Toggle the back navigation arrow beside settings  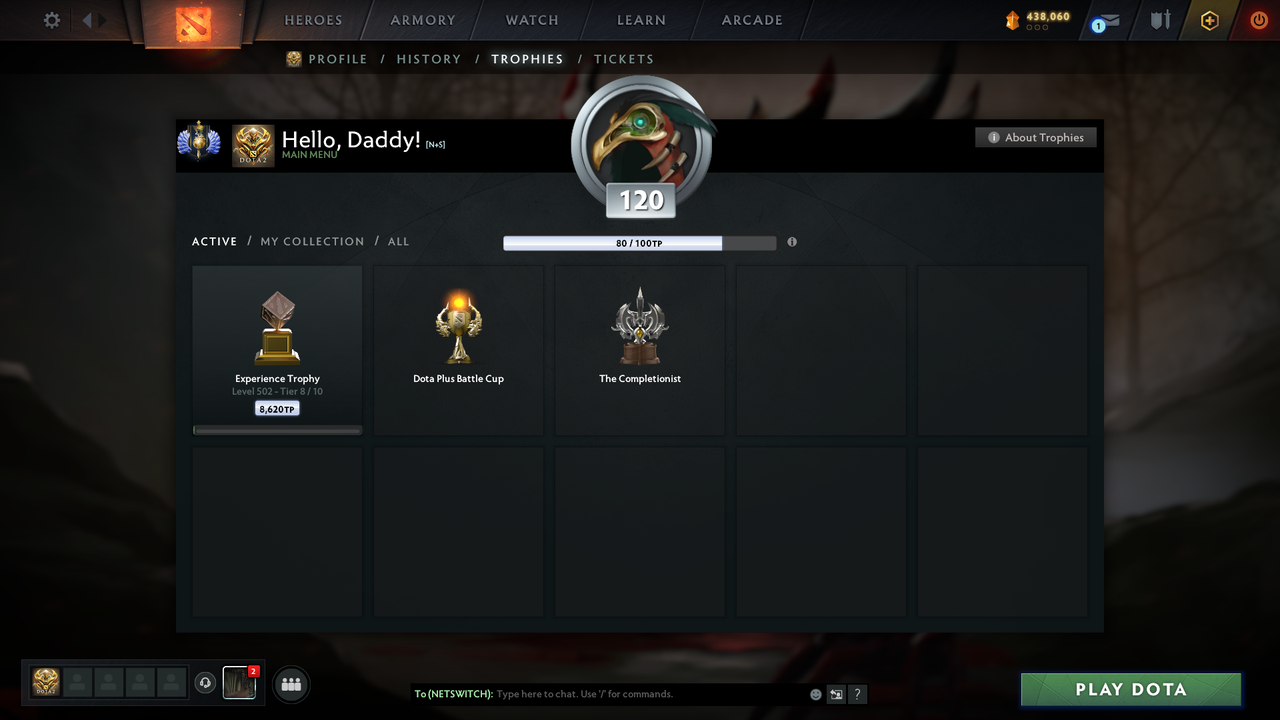click(x=89, y=19)
